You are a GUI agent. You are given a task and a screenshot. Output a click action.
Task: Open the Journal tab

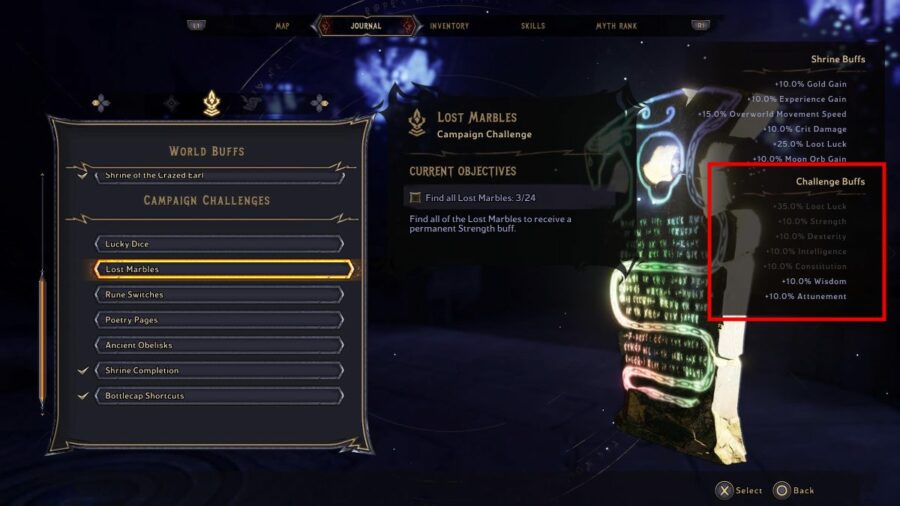coord(365,26)
